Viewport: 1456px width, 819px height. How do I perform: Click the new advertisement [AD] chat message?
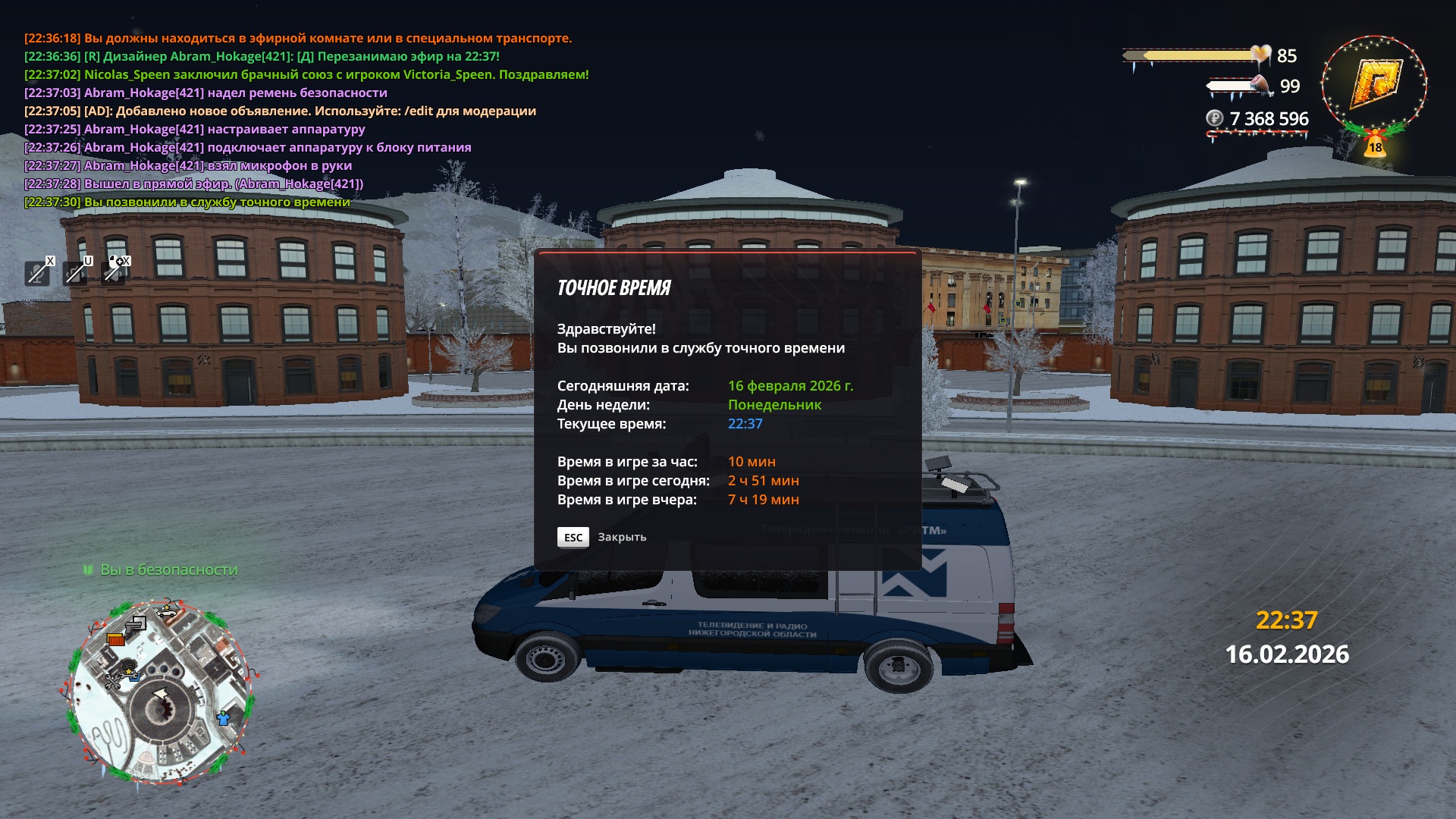tap(280, 111)
